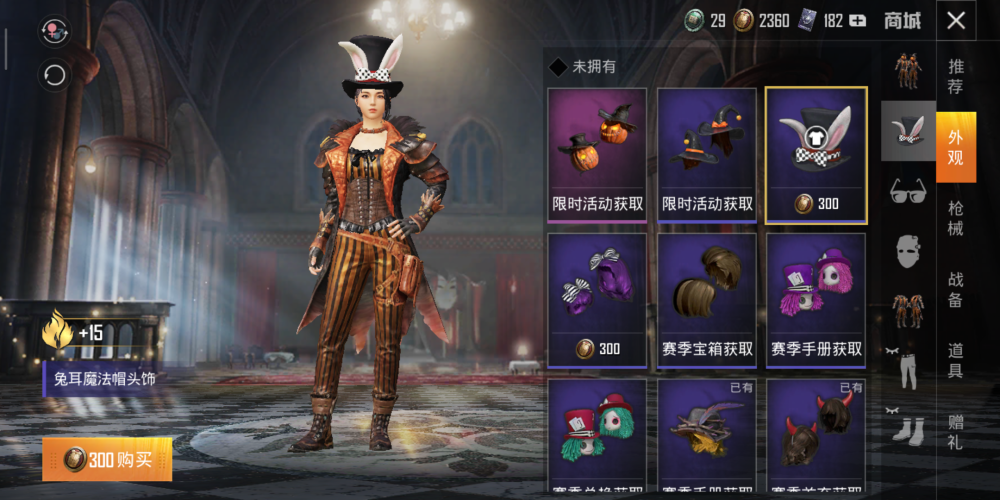Reset the character preview rotation

point(54,75)
